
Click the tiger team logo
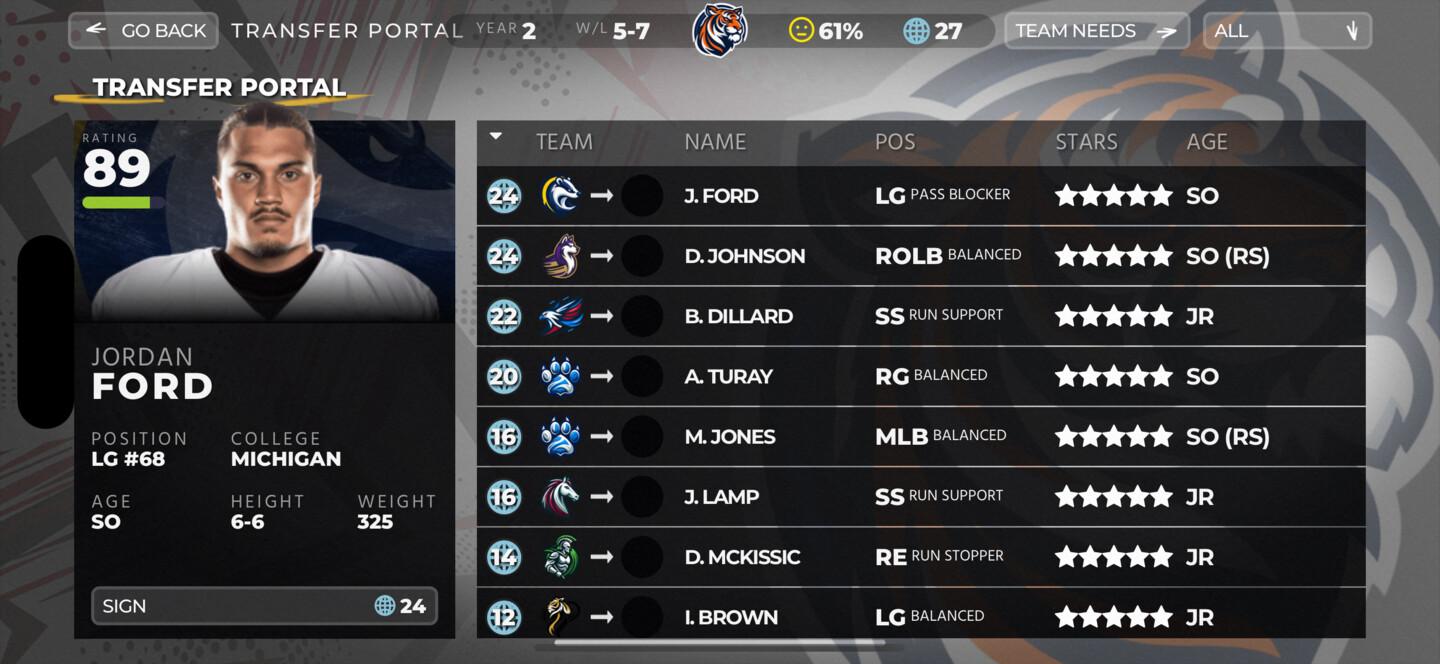click(x=720, y=30)
